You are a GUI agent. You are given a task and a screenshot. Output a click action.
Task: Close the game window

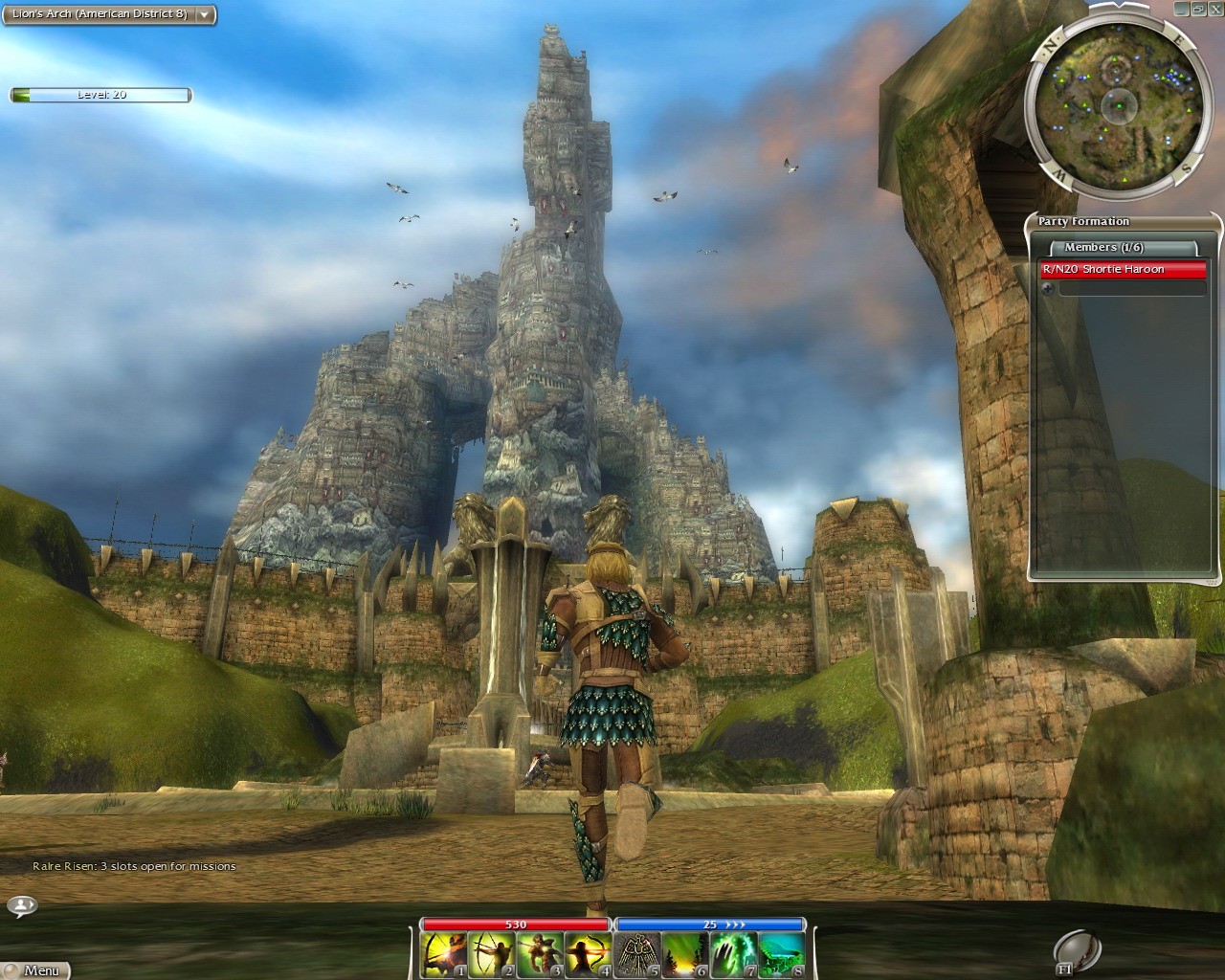(1215, 8)
